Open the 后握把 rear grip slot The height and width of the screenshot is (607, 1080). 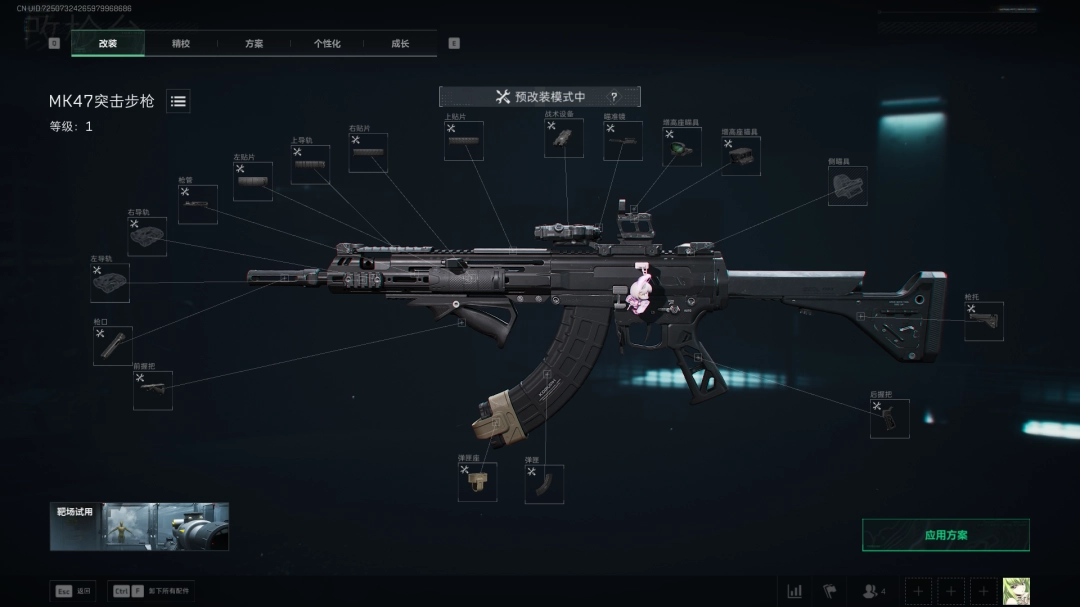(889, 419)
